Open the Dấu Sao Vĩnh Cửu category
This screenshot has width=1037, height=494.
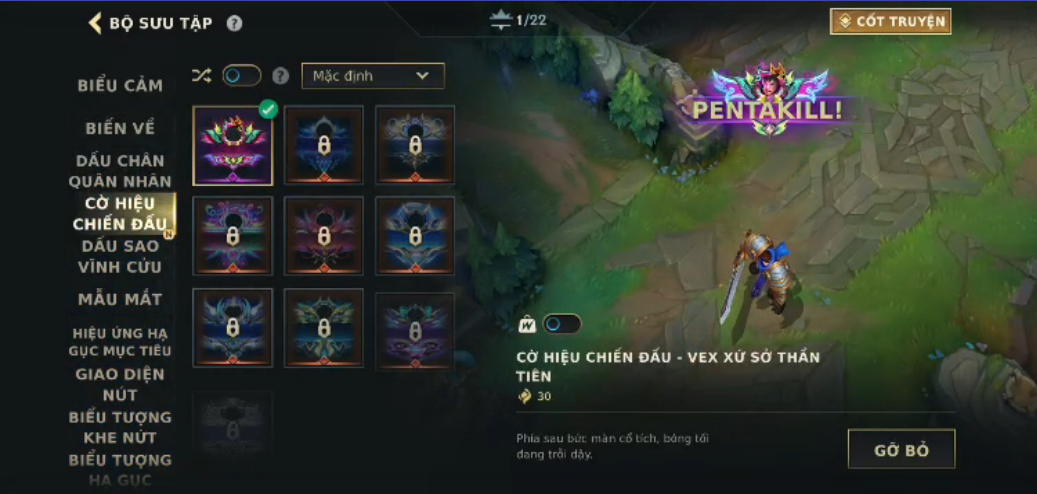pos(120,256)
